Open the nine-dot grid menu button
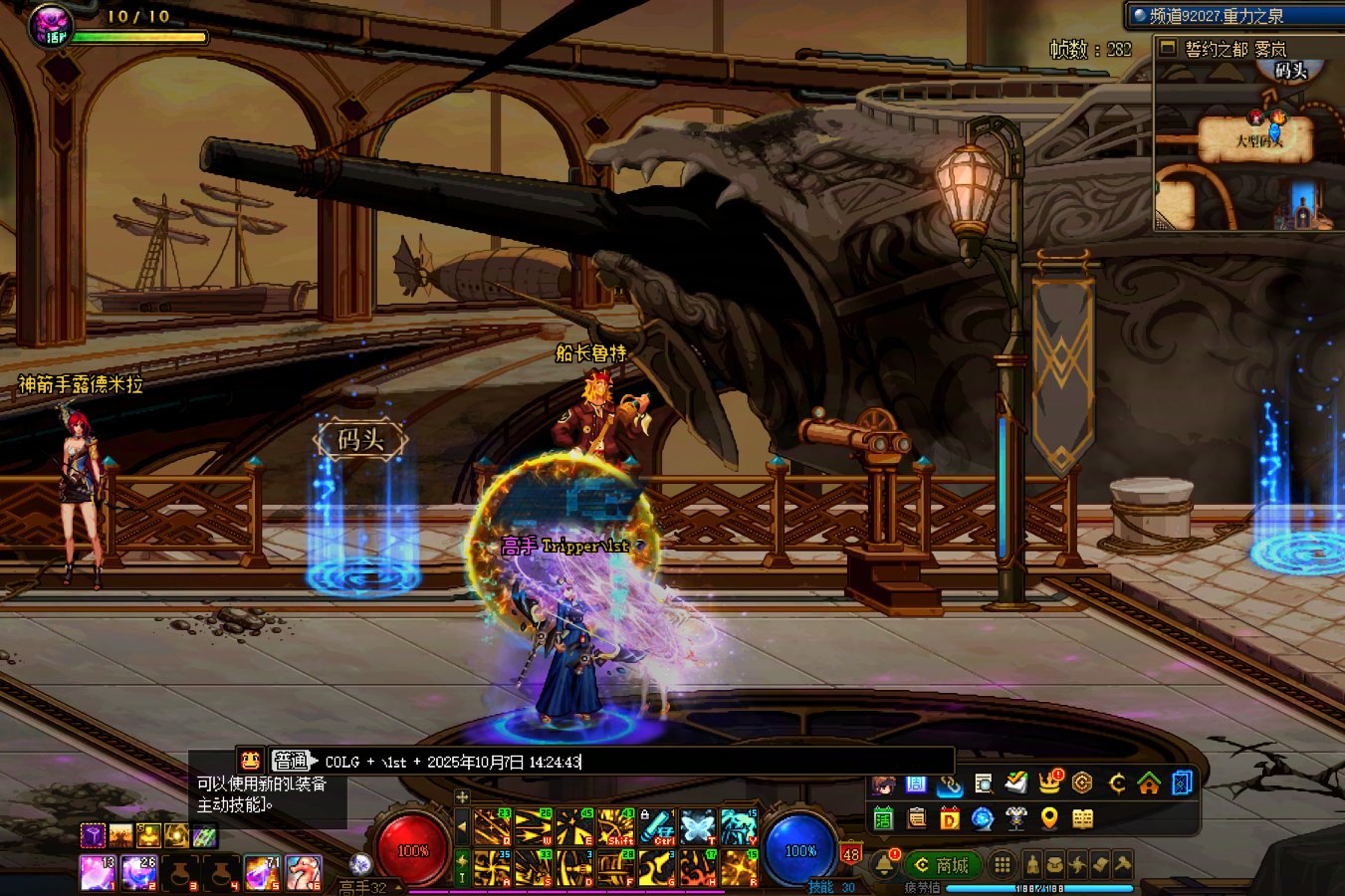The image size is (1345, 896). tap(1003, 864)
